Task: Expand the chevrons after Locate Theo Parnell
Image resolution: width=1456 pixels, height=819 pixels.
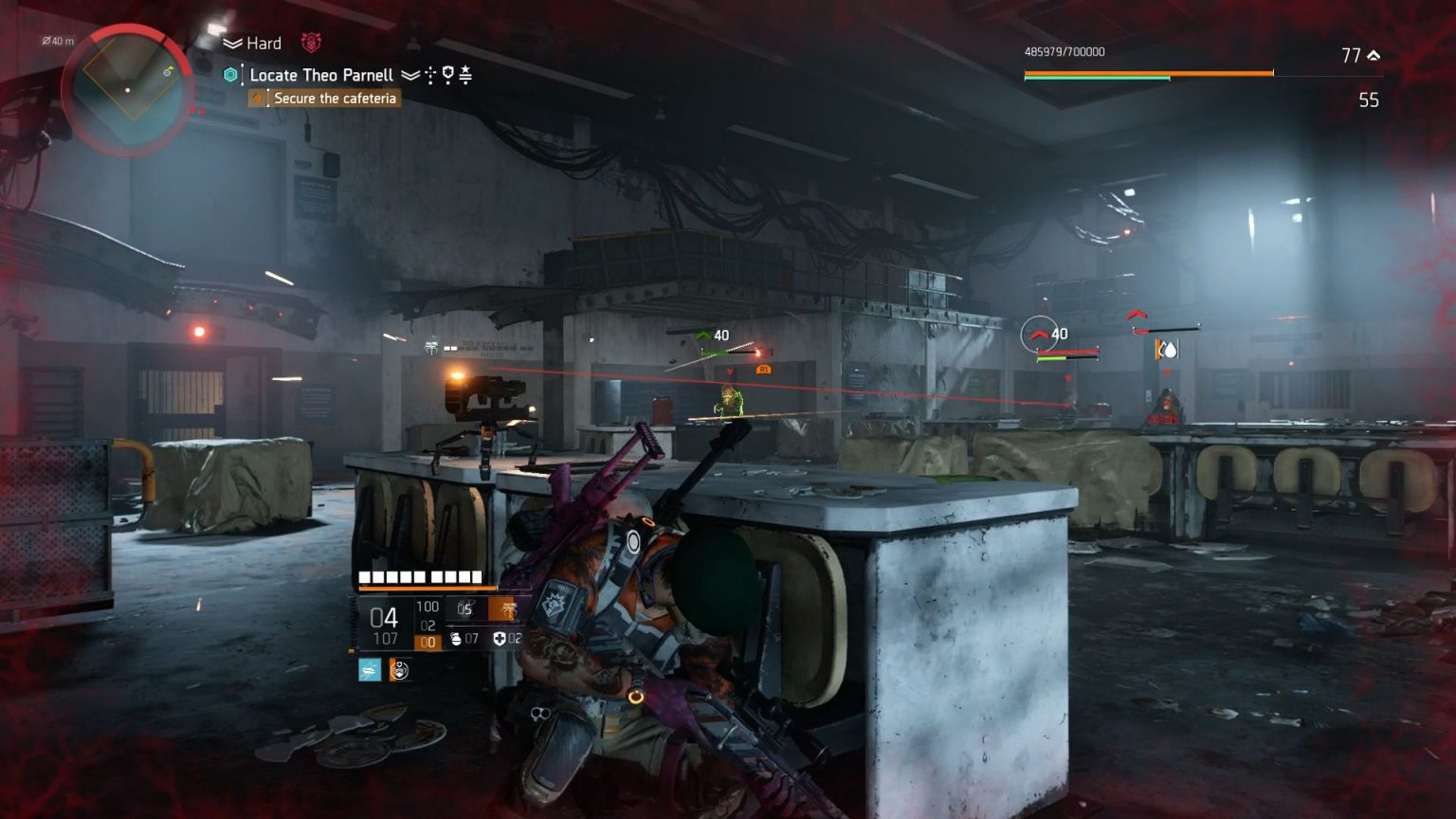Action: pos(409,75)
